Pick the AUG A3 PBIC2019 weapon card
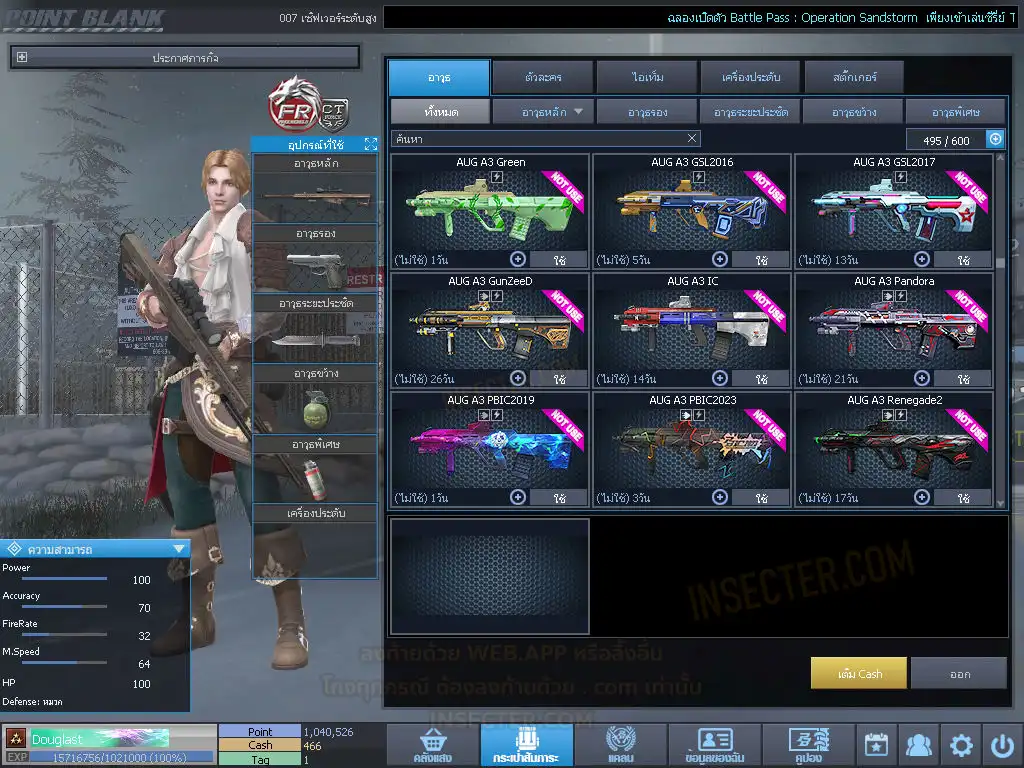Screen dimensions: 1024x768 click(490, 448)
